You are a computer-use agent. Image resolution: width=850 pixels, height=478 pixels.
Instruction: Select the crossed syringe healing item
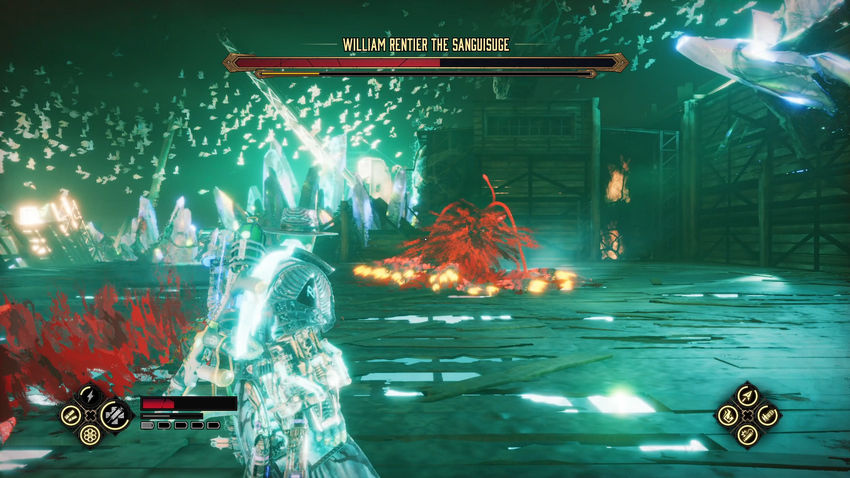tap(112, 413)
